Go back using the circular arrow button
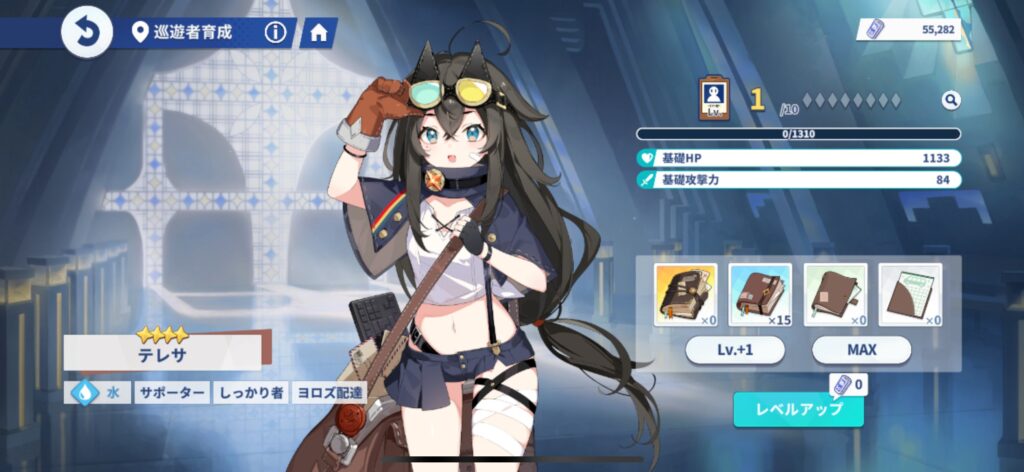 86,33
